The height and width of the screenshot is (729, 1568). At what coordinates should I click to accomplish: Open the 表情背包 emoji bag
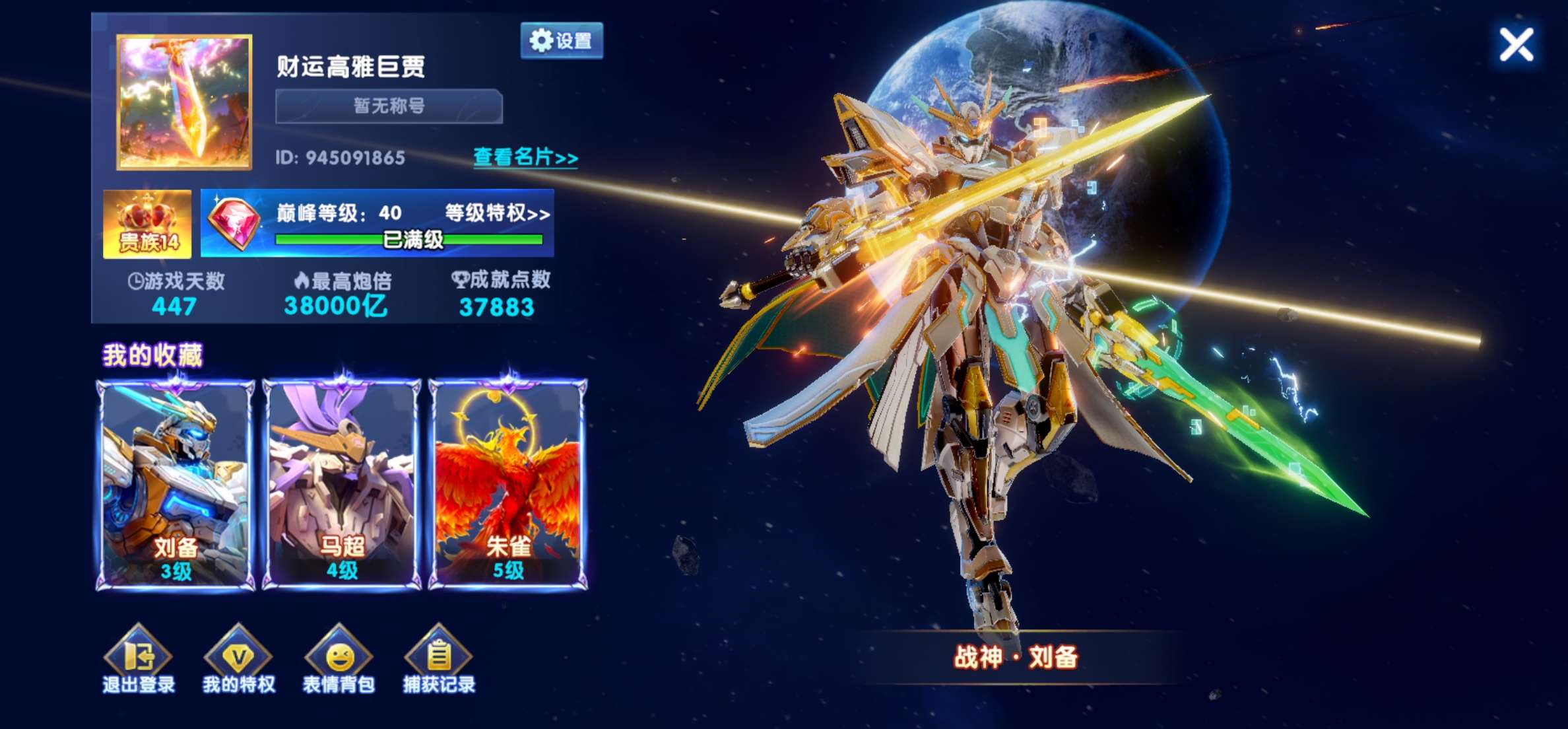coord(339,660)
